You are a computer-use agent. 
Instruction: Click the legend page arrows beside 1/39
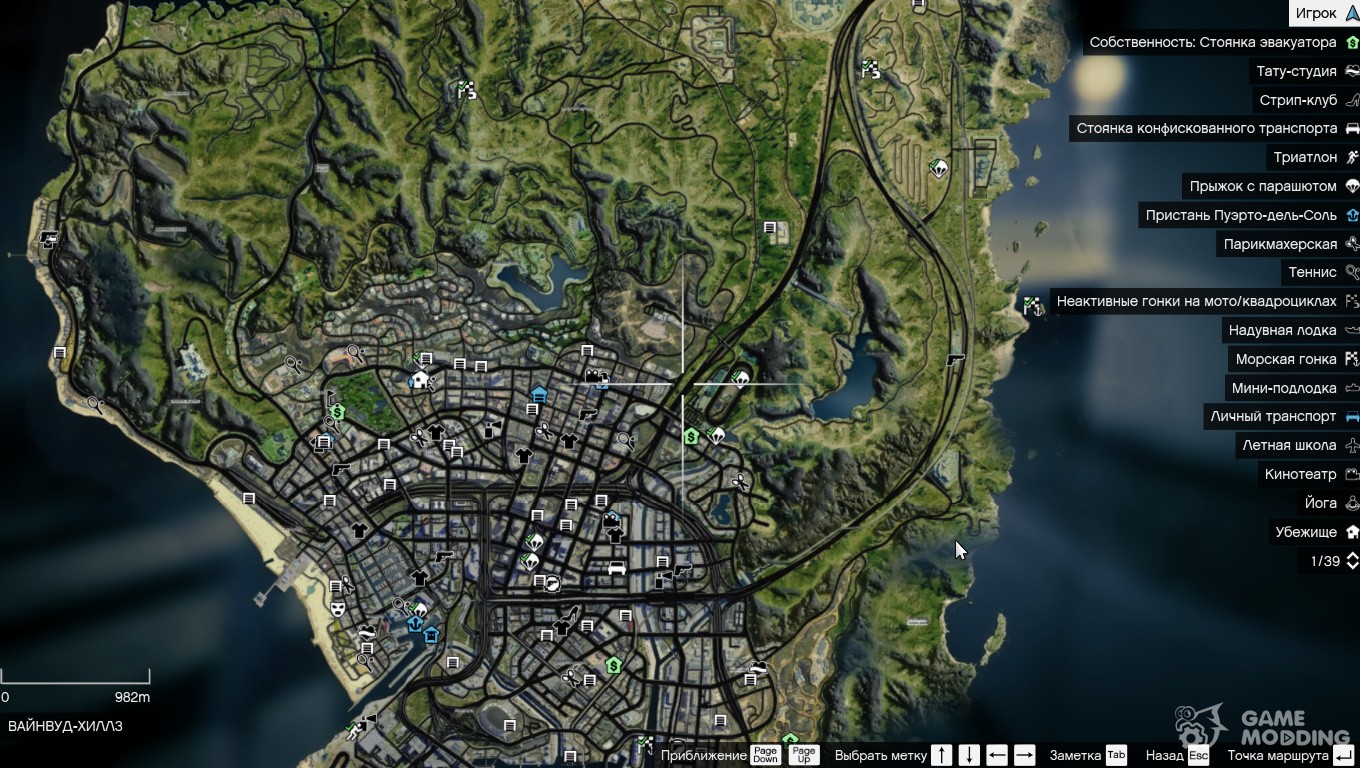click(x=1352, y=561)
